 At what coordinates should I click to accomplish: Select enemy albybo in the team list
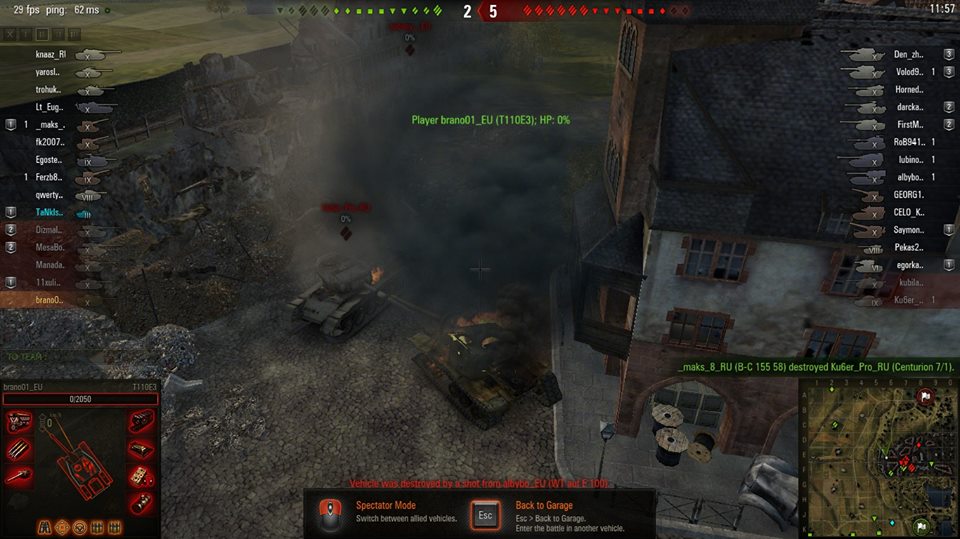tap(908, 177)
